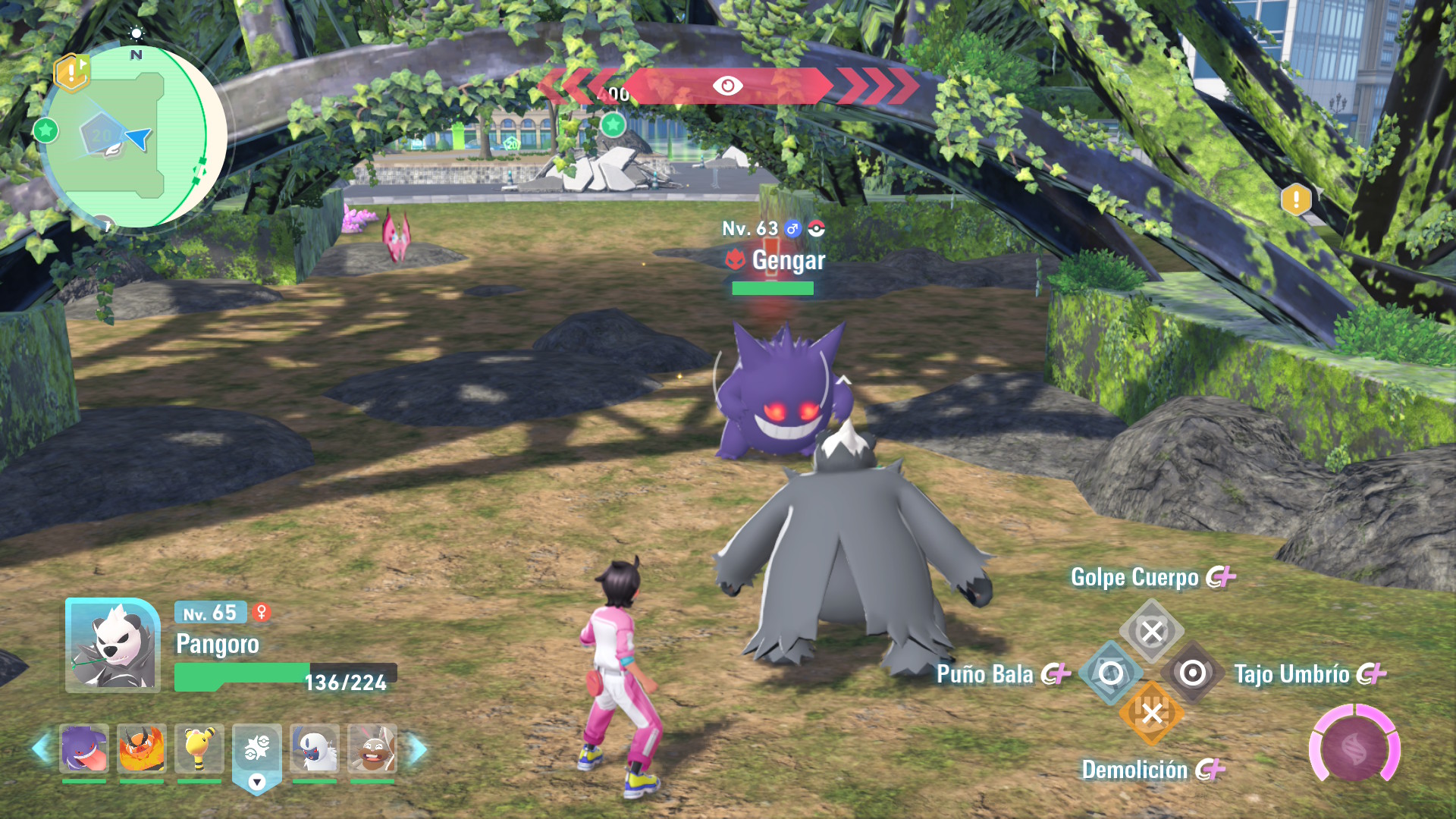The height and width of the screenshot is (819, 1456).
Task: Select Ampharos from the party bar
Action: pos(199,749)
